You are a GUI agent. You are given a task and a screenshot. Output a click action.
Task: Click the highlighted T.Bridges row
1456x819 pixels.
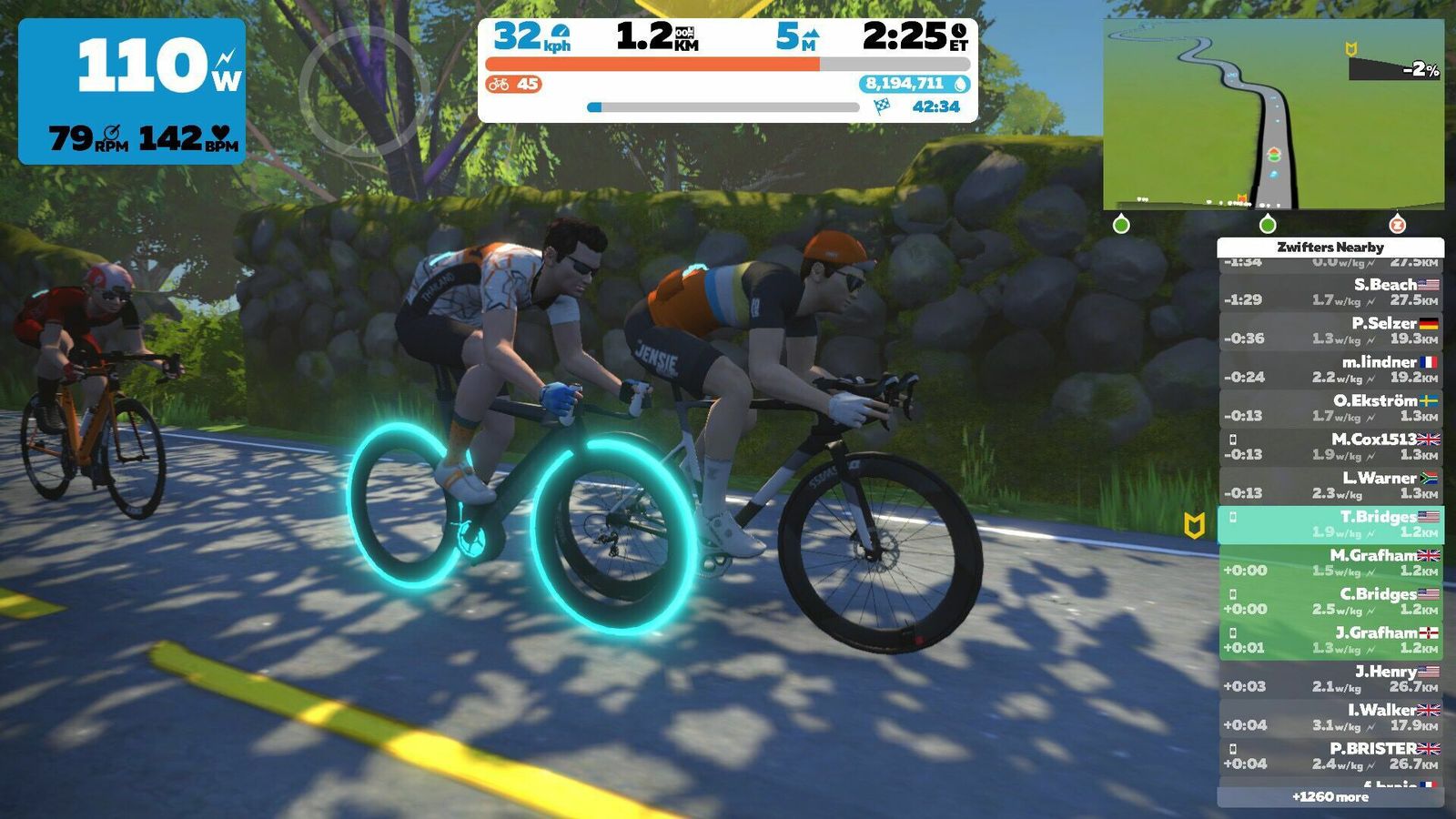click(x=1330, y=524)
